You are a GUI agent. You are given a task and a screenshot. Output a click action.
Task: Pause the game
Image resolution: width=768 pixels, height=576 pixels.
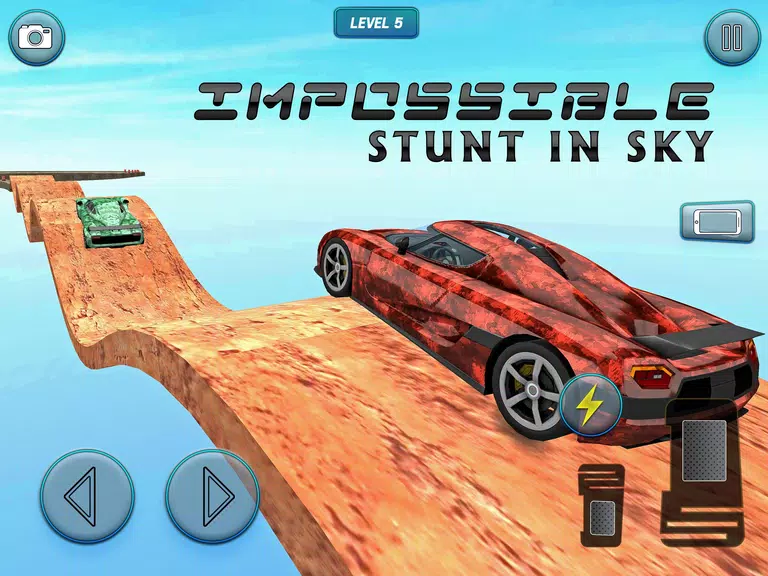click(732, 38)
